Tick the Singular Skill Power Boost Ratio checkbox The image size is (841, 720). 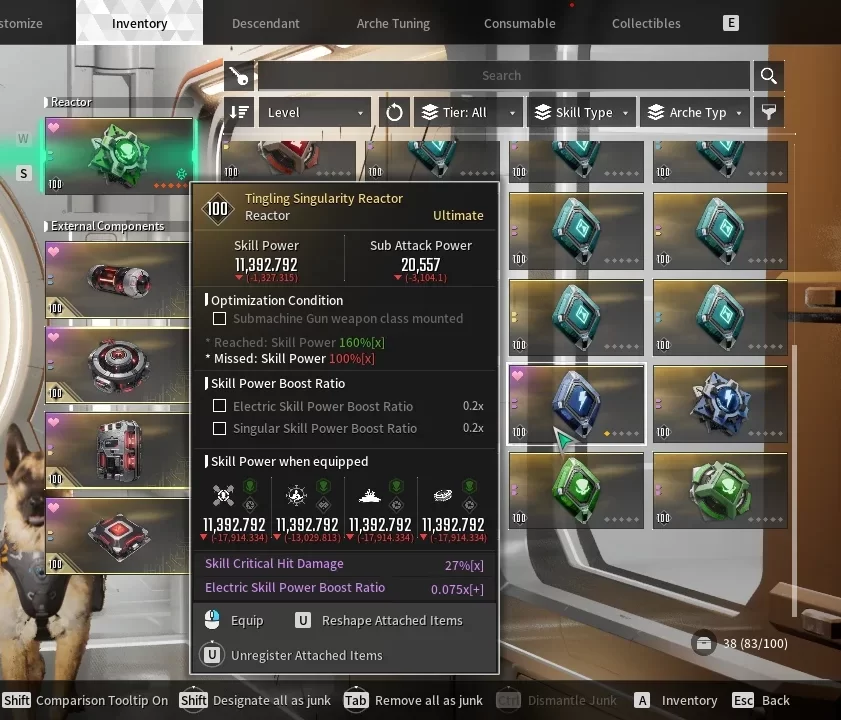220,428
